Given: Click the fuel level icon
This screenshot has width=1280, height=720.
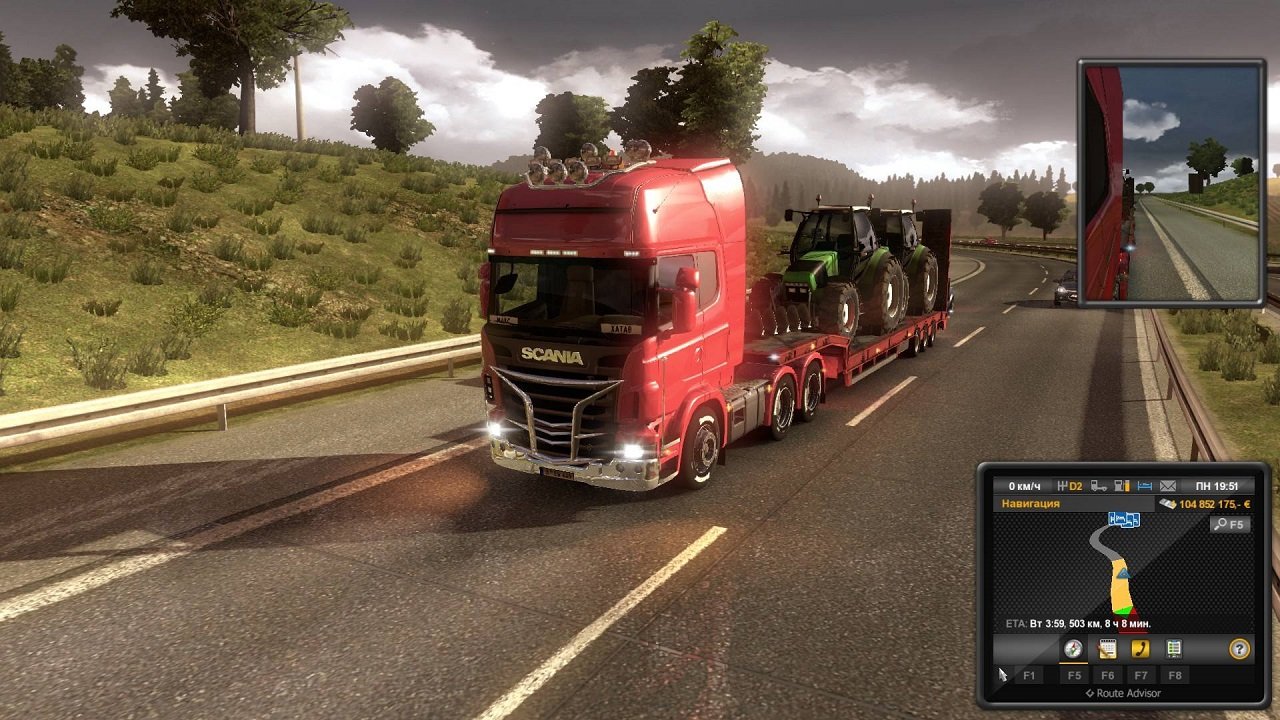Looking at the screenshot, I should coord(1122,486).
